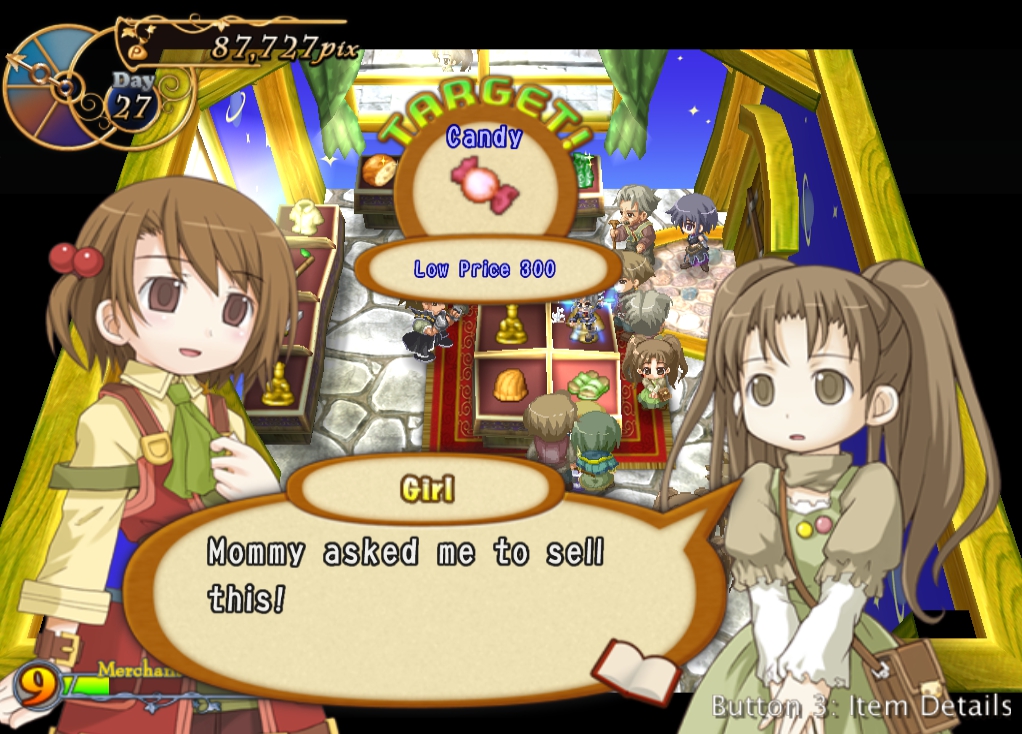Image resolution: width=1022 pixels, height=734 pixels.
Task: Select the Candy target item icon
Action: click(485, 184)
